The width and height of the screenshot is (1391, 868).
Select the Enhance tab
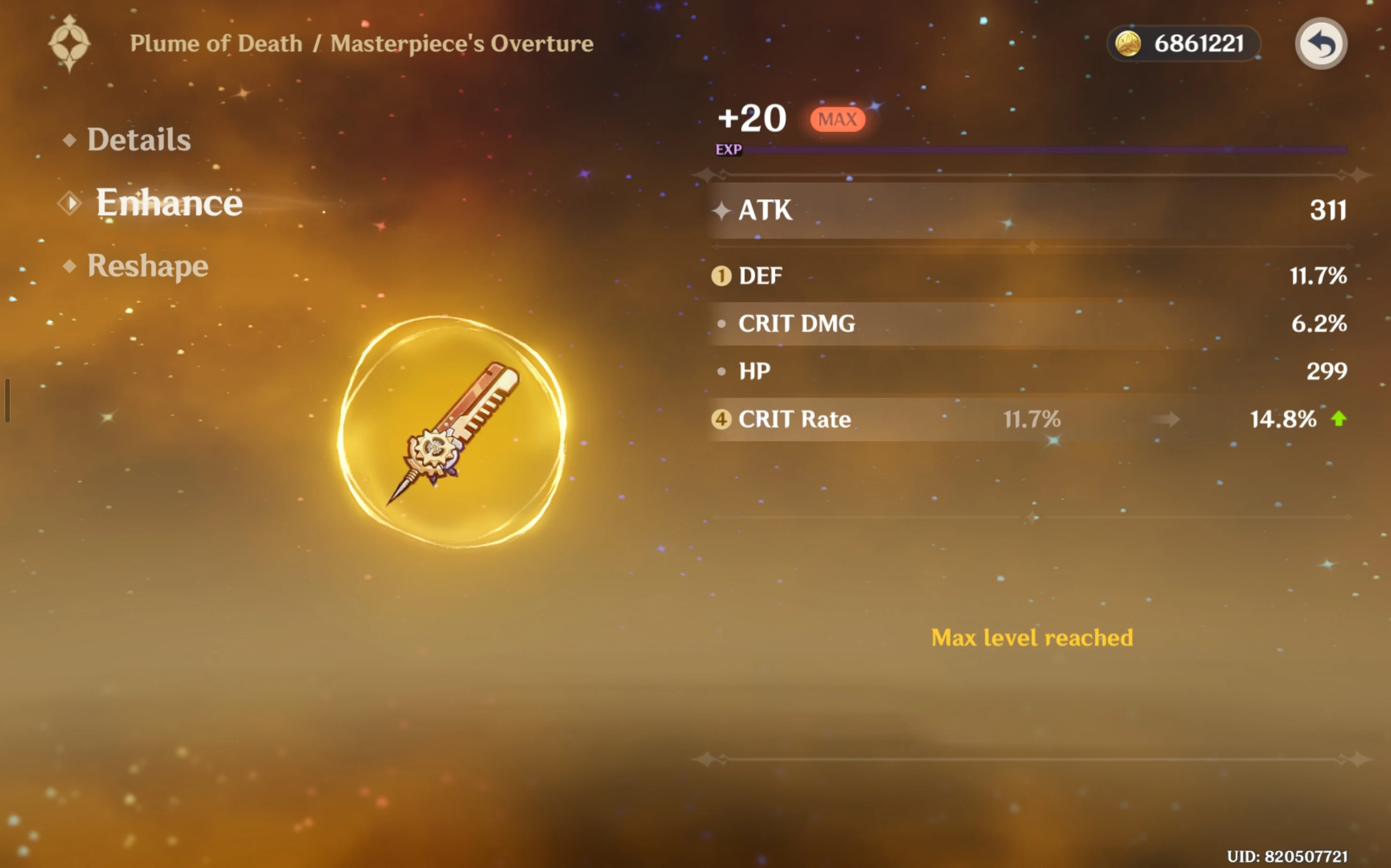click(x=169, y=202)
